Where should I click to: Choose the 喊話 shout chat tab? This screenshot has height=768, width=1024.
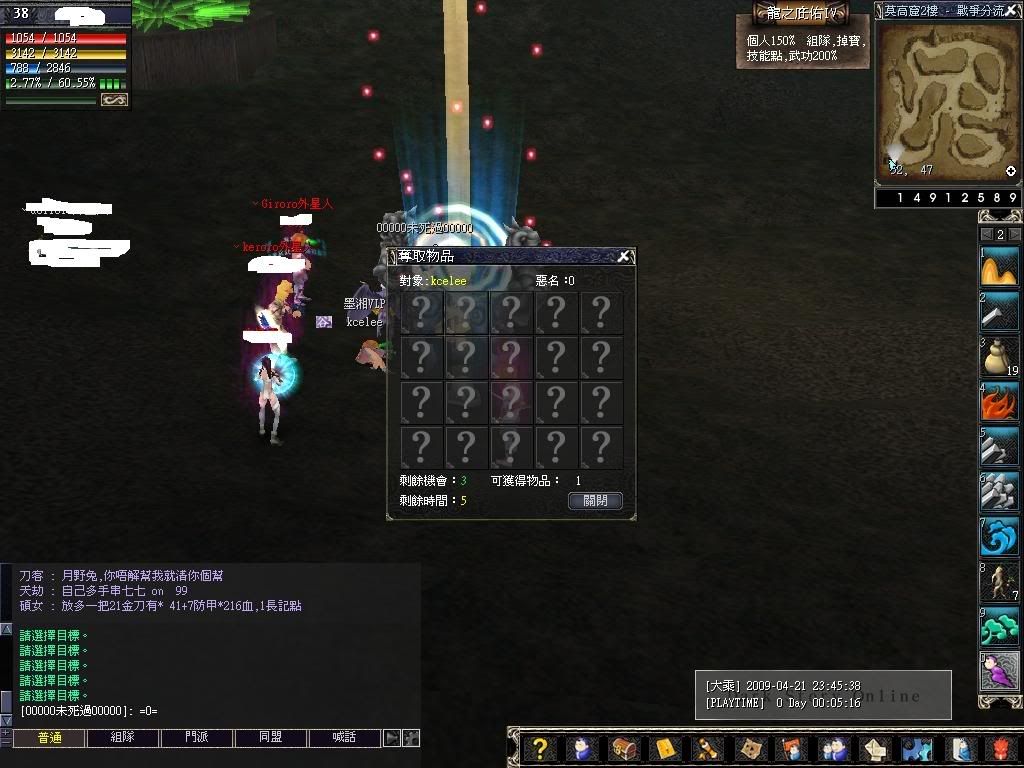[345, 738]
